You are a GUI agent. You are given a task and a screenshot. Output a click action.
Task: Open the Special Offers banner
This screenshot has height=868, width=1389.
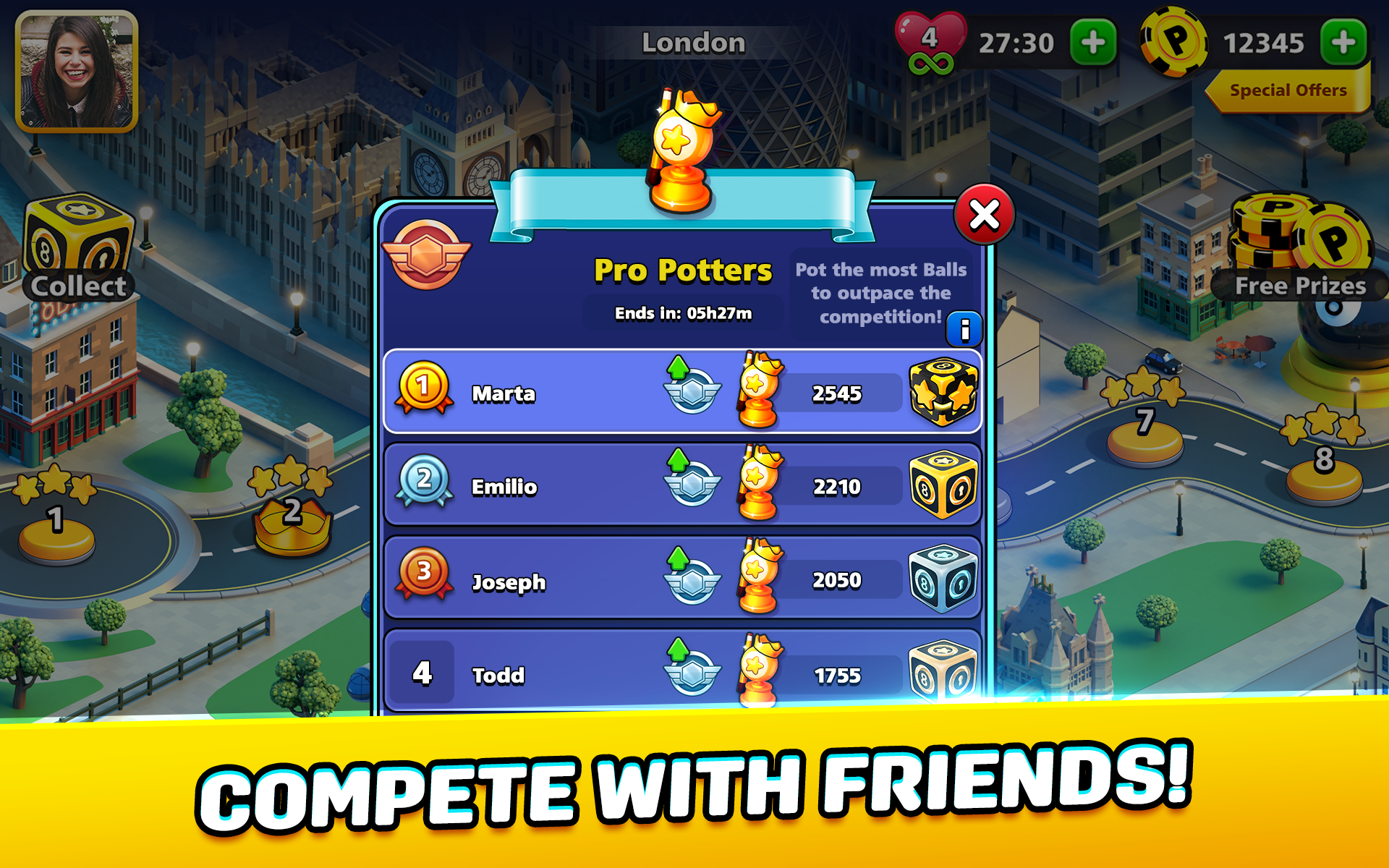[1286, 90]
